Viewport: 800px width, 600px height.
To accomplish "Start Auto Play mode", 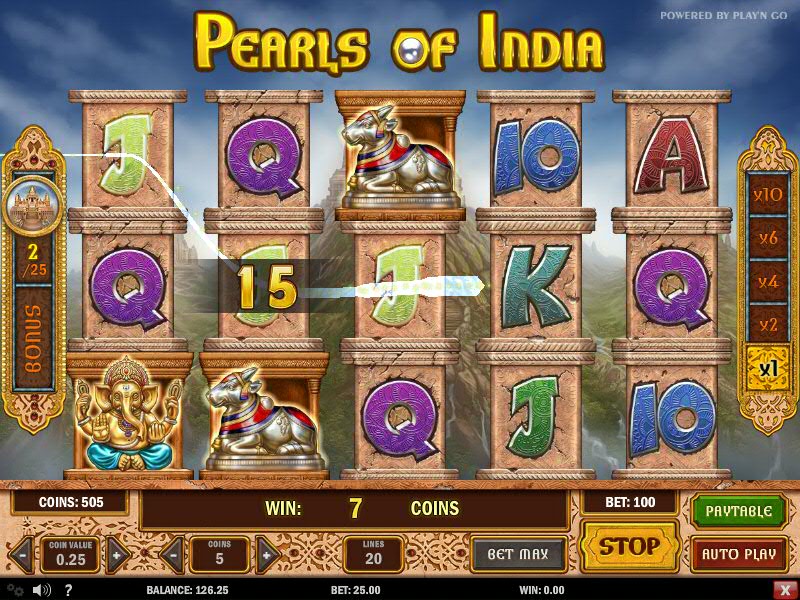I will click(x=739, y=553).
